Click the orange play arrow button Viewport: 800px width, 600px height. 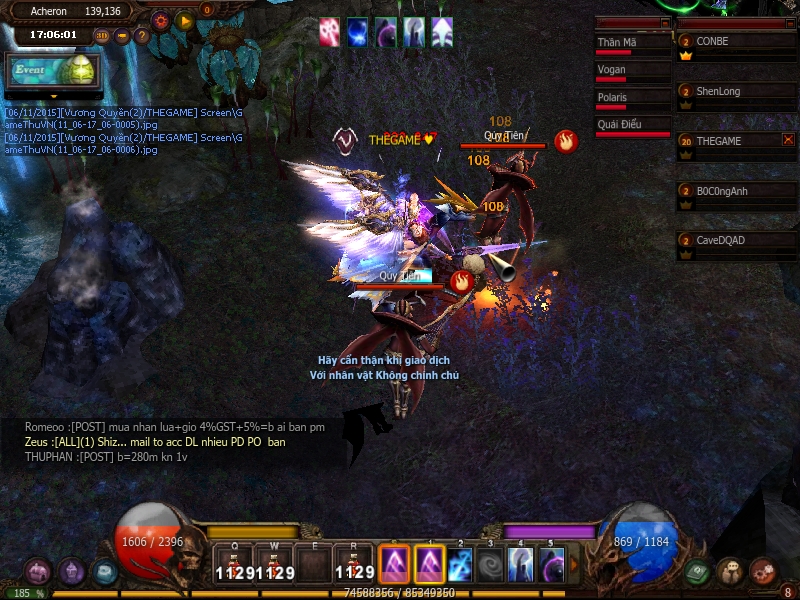click(x=184, y=19)
